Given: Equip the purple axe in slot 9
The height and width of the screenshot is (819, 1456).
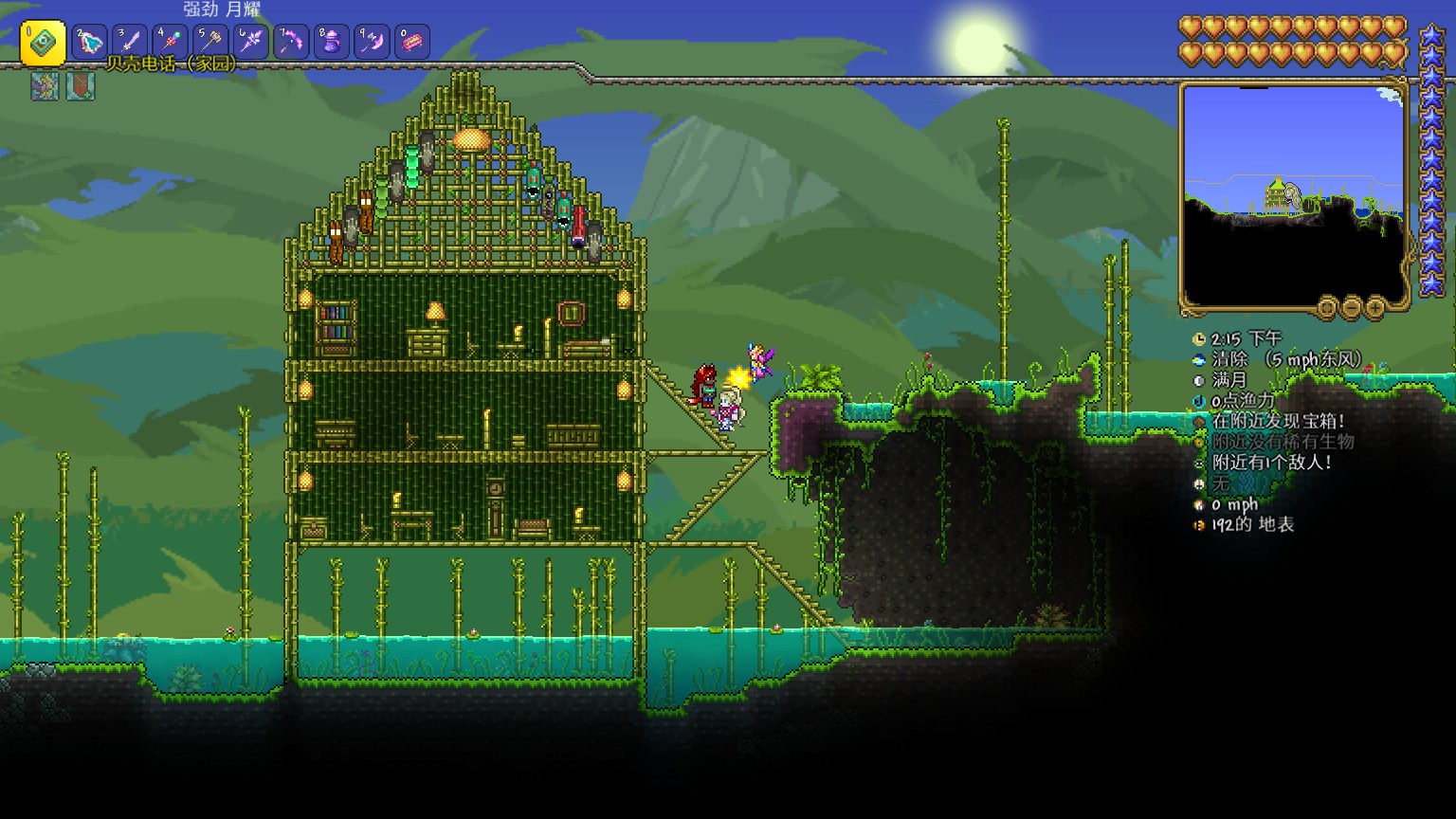Looking at the screenshot, I should coord(372,42).
